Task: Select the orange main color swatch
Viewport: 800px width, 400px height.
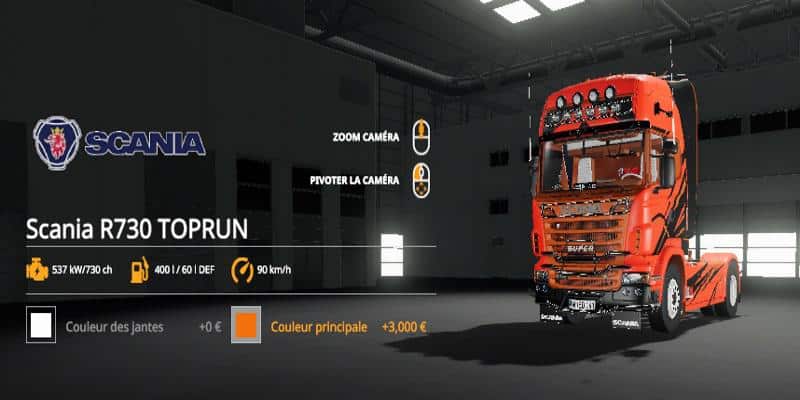Action: point(246,327)
